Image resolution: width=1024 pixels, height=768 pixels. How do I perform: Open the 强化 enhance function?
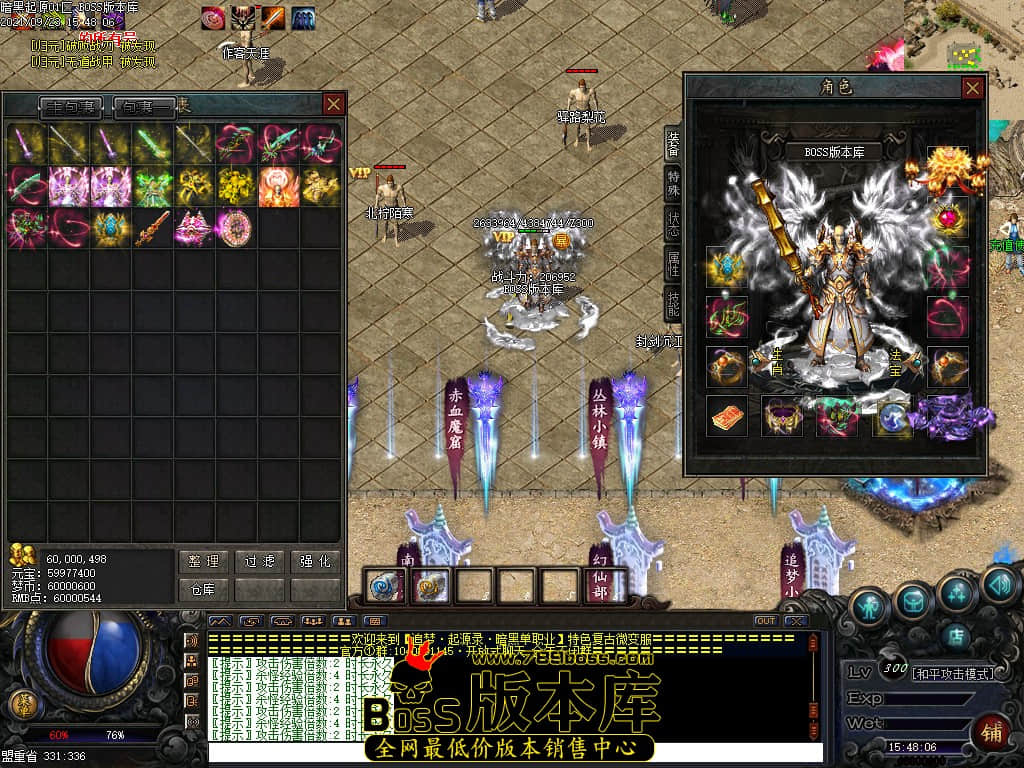click(x=315, y=562)
